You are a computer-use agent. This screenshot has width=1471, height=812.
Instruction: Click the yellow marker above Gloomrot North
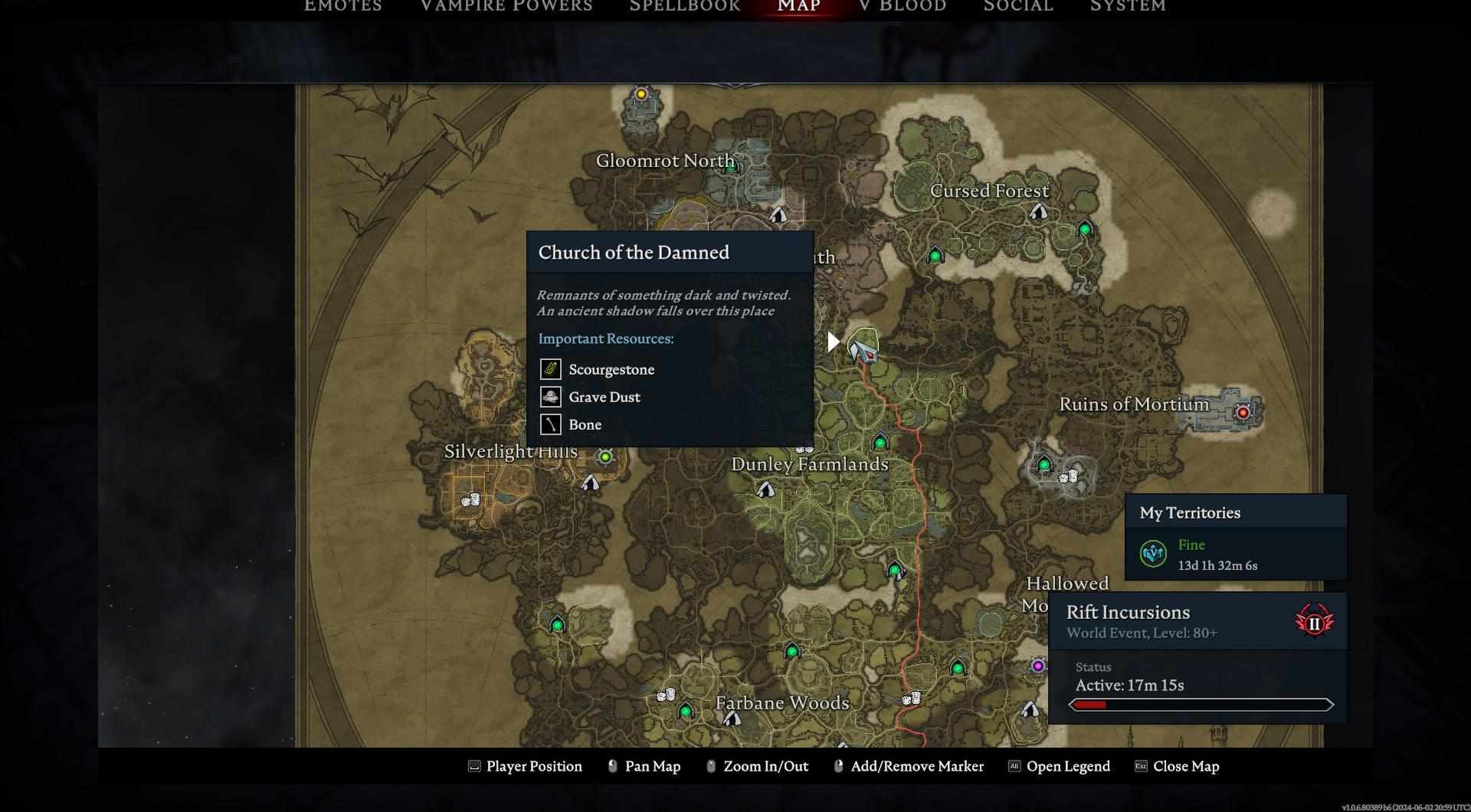click(641, 94)
